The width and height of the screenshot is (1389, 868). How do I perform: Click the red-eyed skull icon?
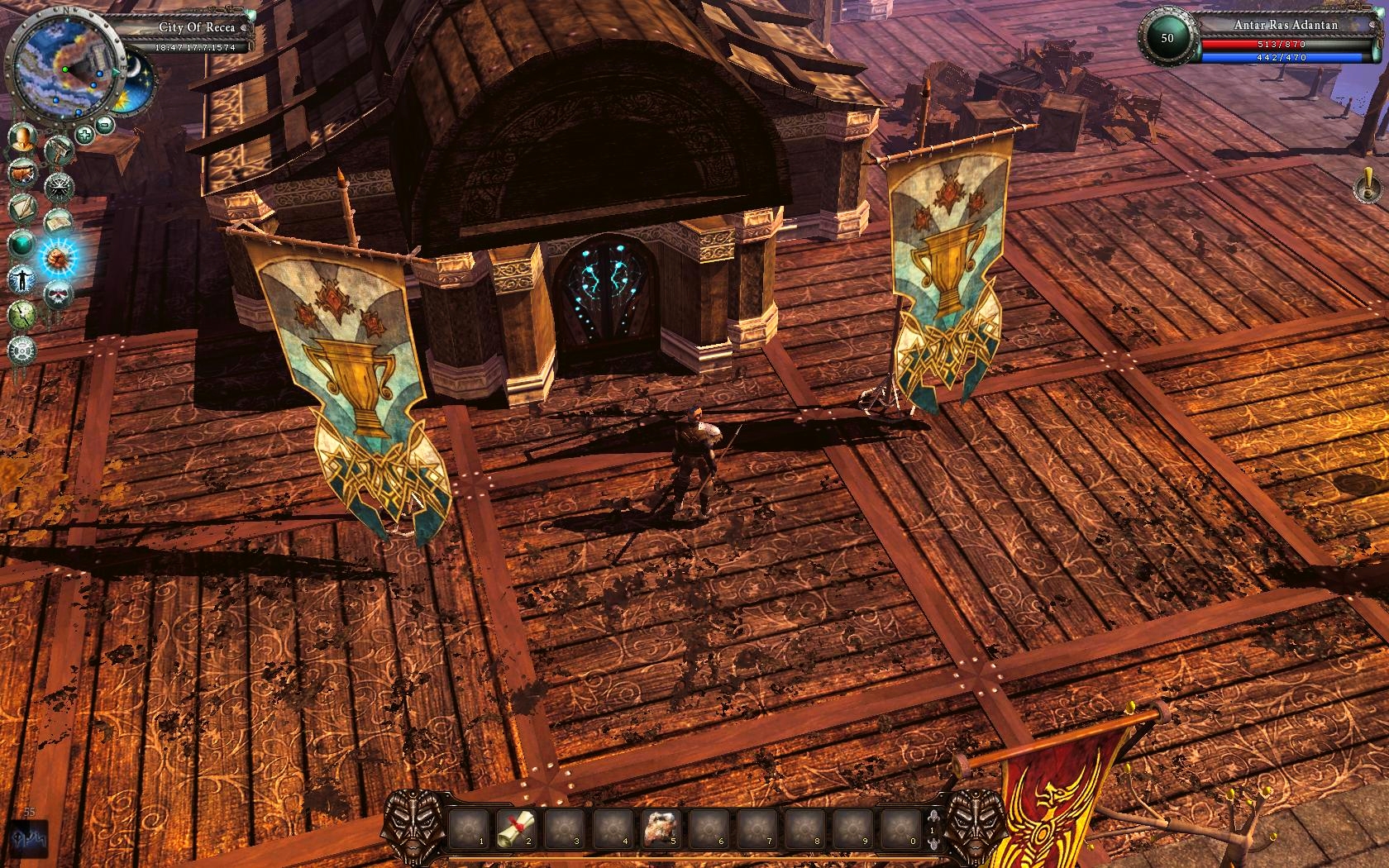tap(59, 293)
